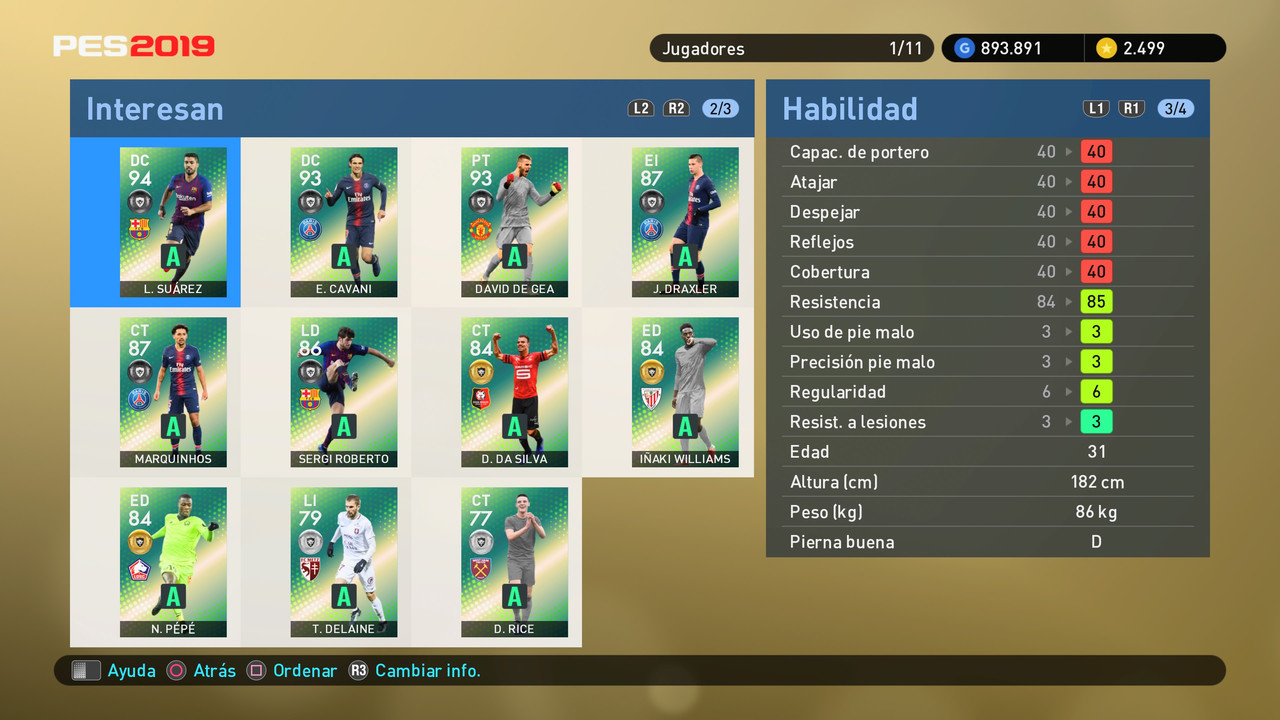The height and width of the screenshot is (720, 1280).
Task: Select the L. Suárez player card
Action: point(173,222)
